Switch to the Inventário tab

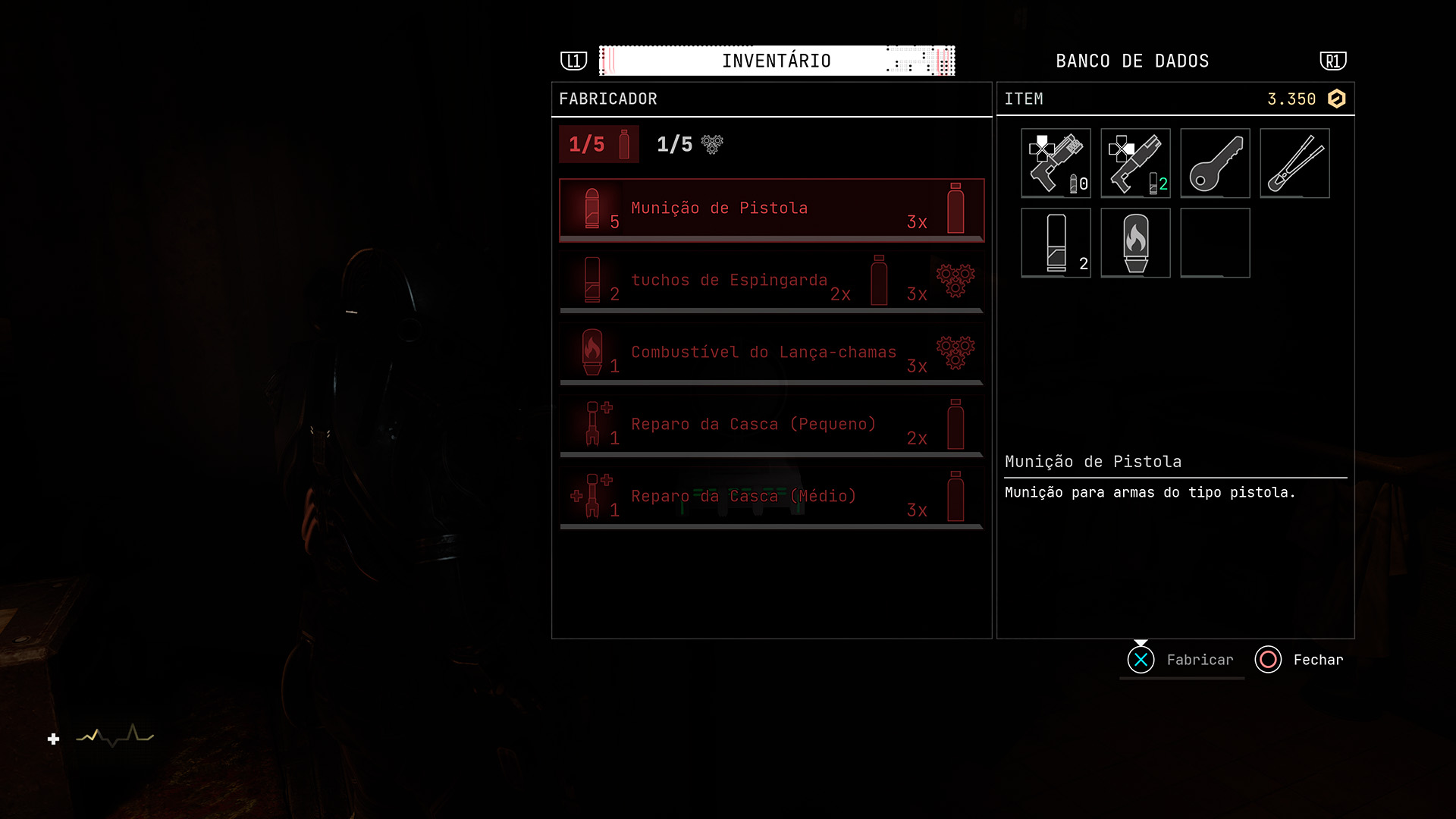(776, 61)
